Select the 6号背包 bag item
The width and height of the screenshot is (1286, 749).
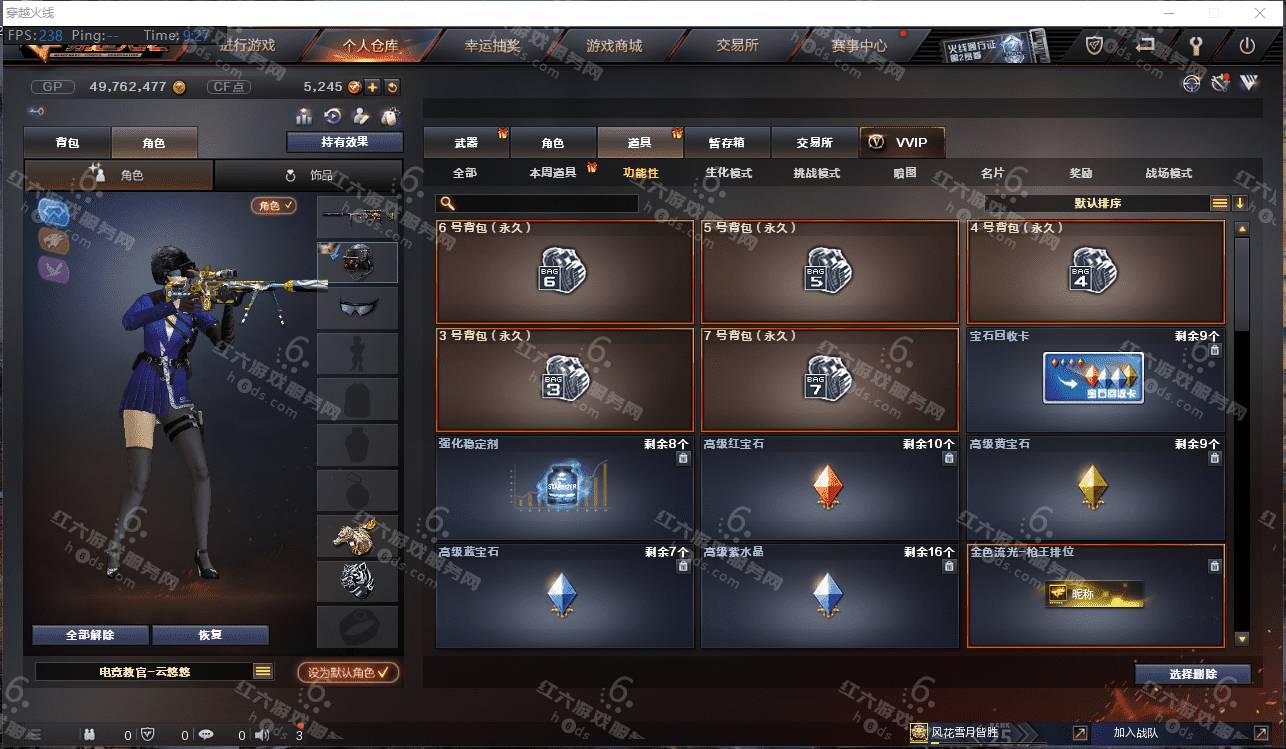tap(564, 271)
